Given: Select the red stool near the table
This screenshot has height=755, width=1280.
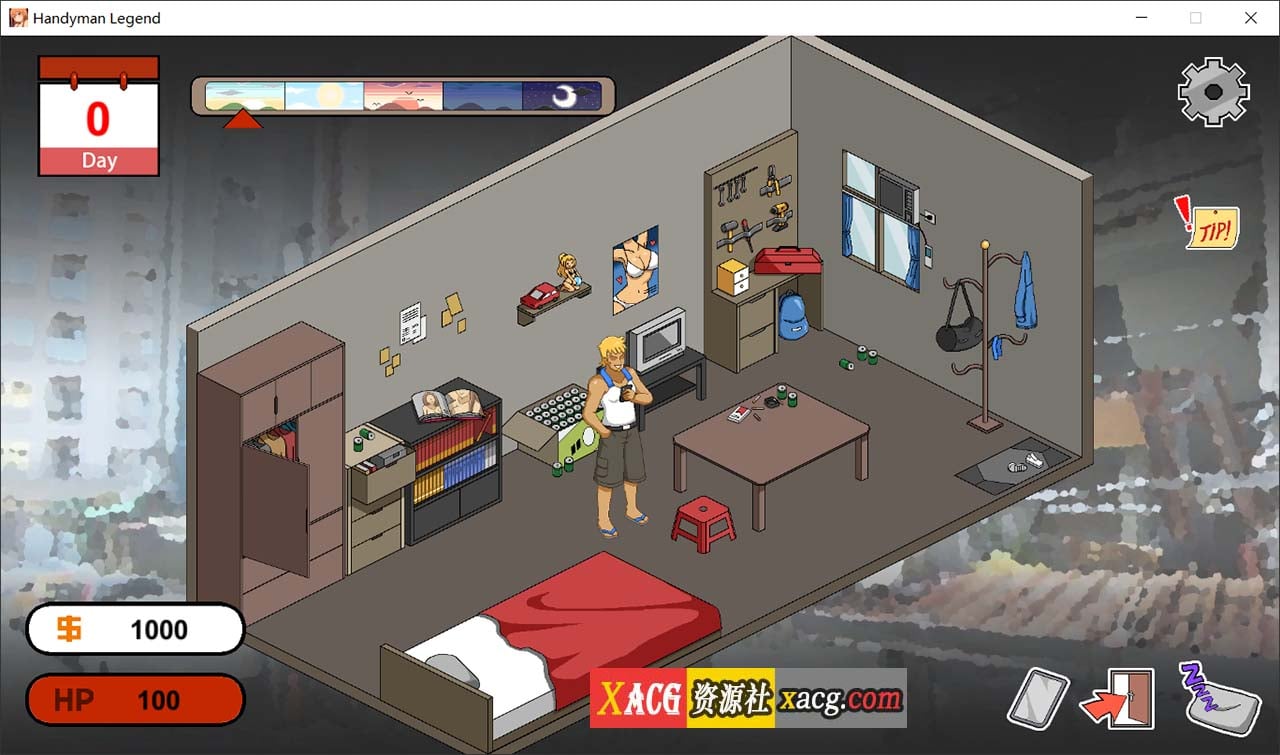Looking at the screenshot, I should (702, 517).
